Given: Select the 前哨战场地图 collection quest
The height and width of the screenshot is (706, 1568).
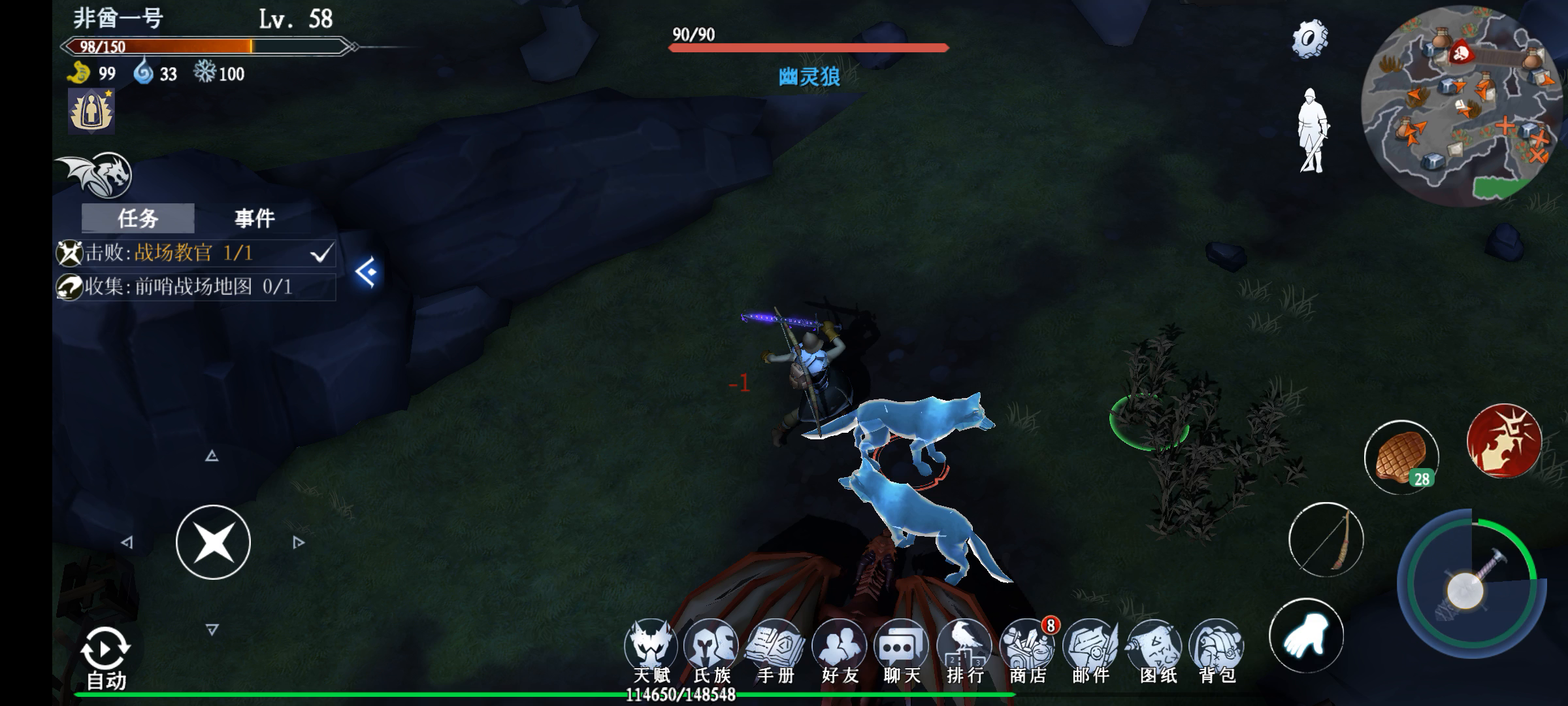Looking at the screenshot, I should (196, 287).
